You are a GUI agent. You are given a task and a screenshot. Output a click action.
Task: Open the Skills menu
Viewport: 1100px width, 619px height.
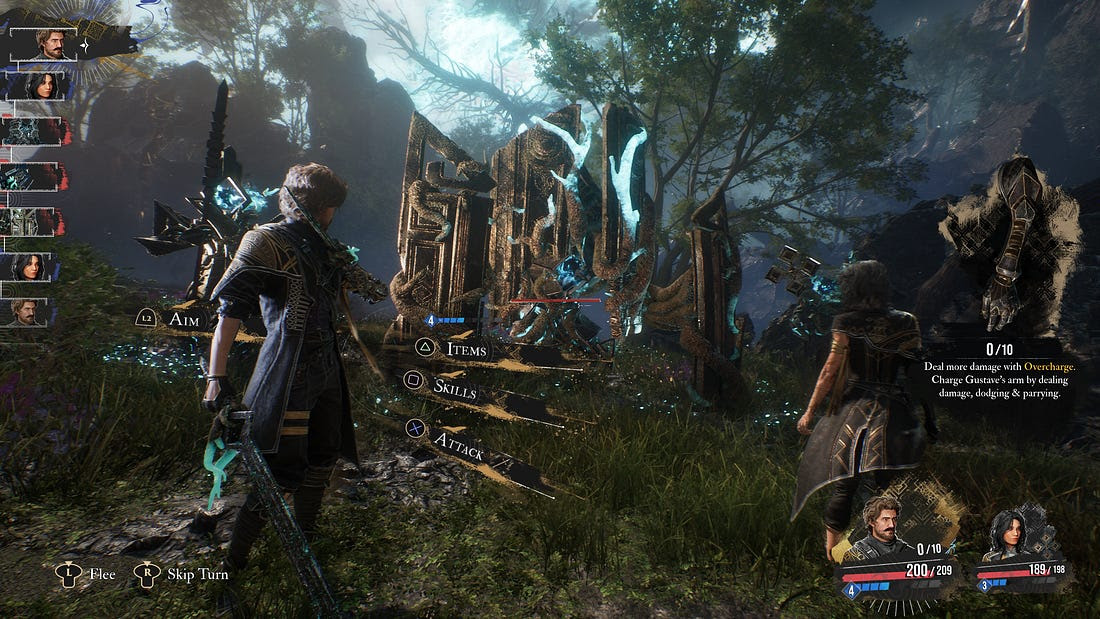tap(454, 387)
